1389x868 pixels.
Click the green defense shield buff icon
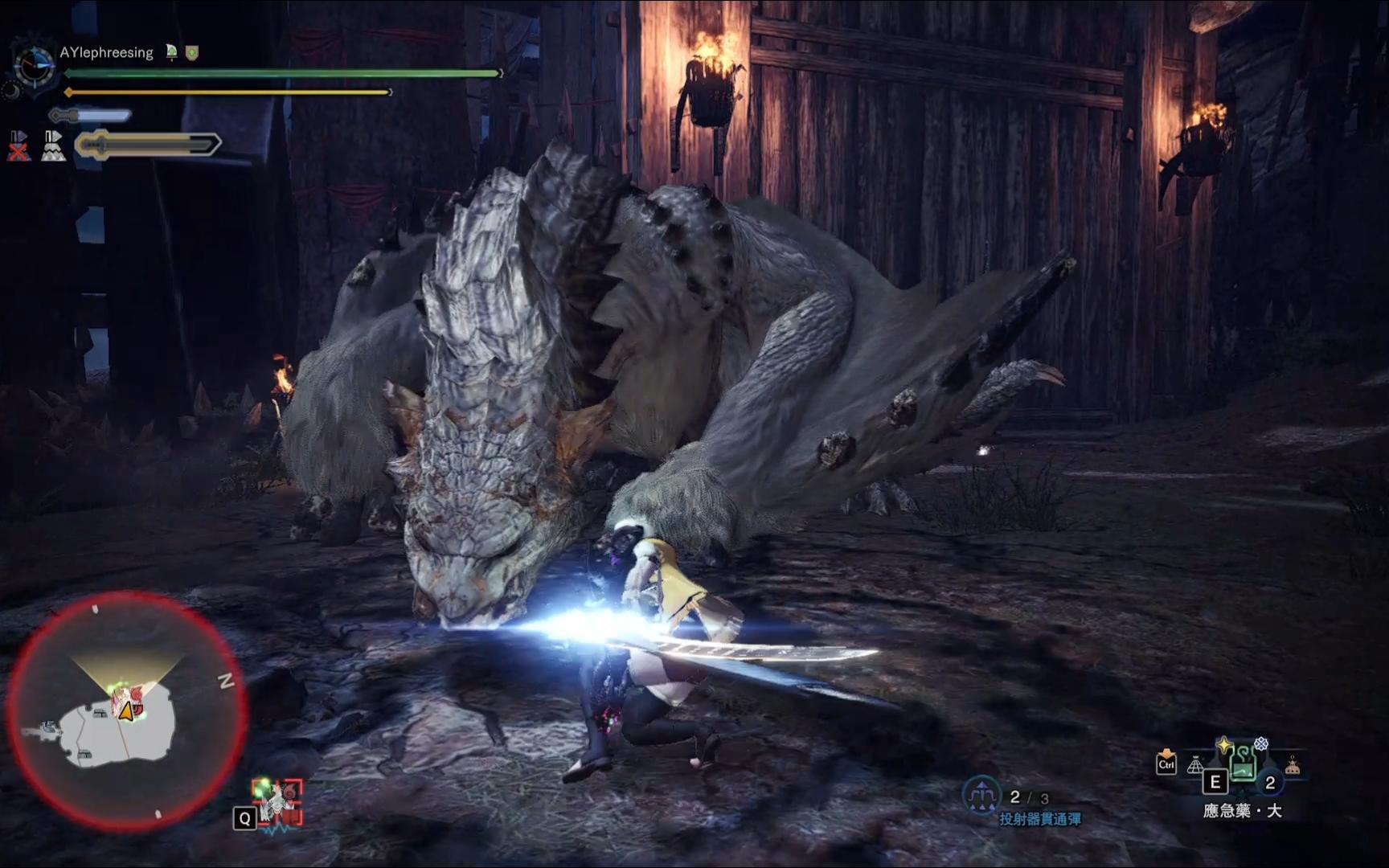tap(192, 53)
